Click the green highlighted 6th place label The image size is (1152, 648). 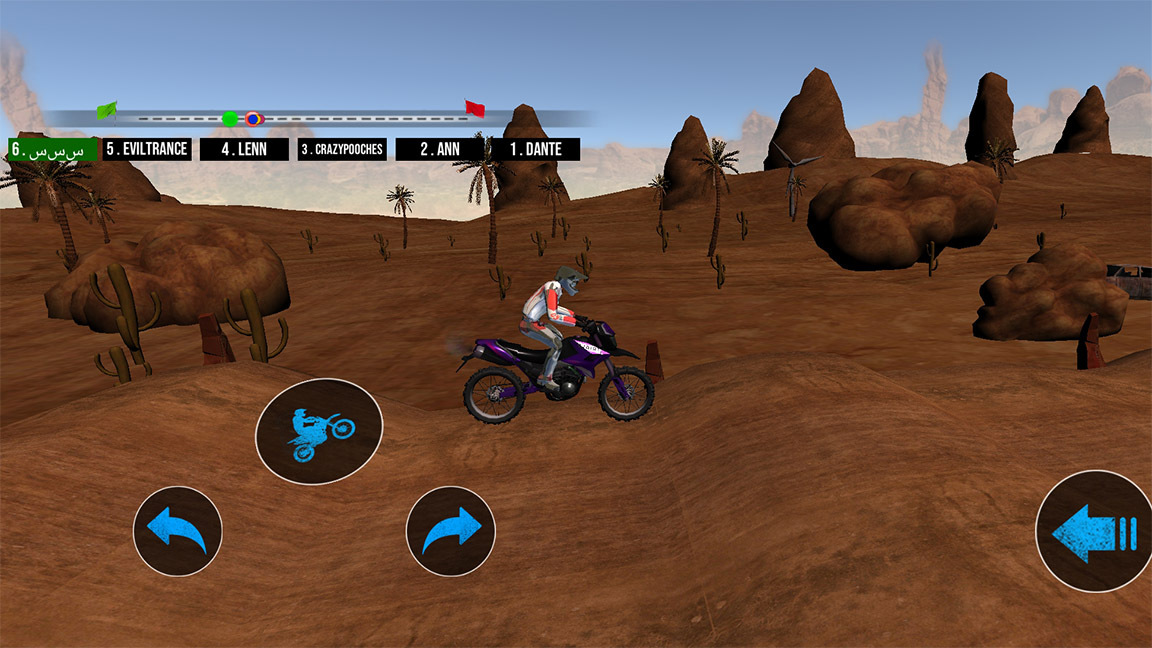coord(51,149)
